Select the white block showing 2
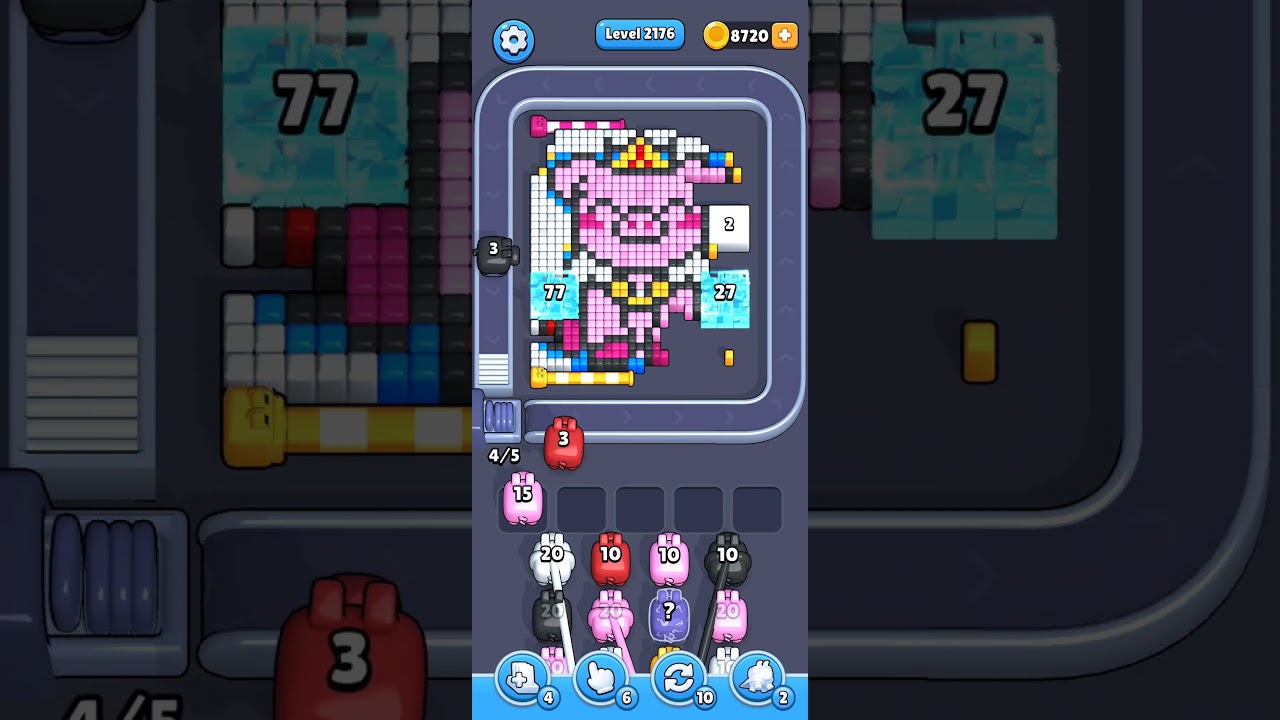Viewport: 1280px width, 720px height. click(x=728, y=226)
